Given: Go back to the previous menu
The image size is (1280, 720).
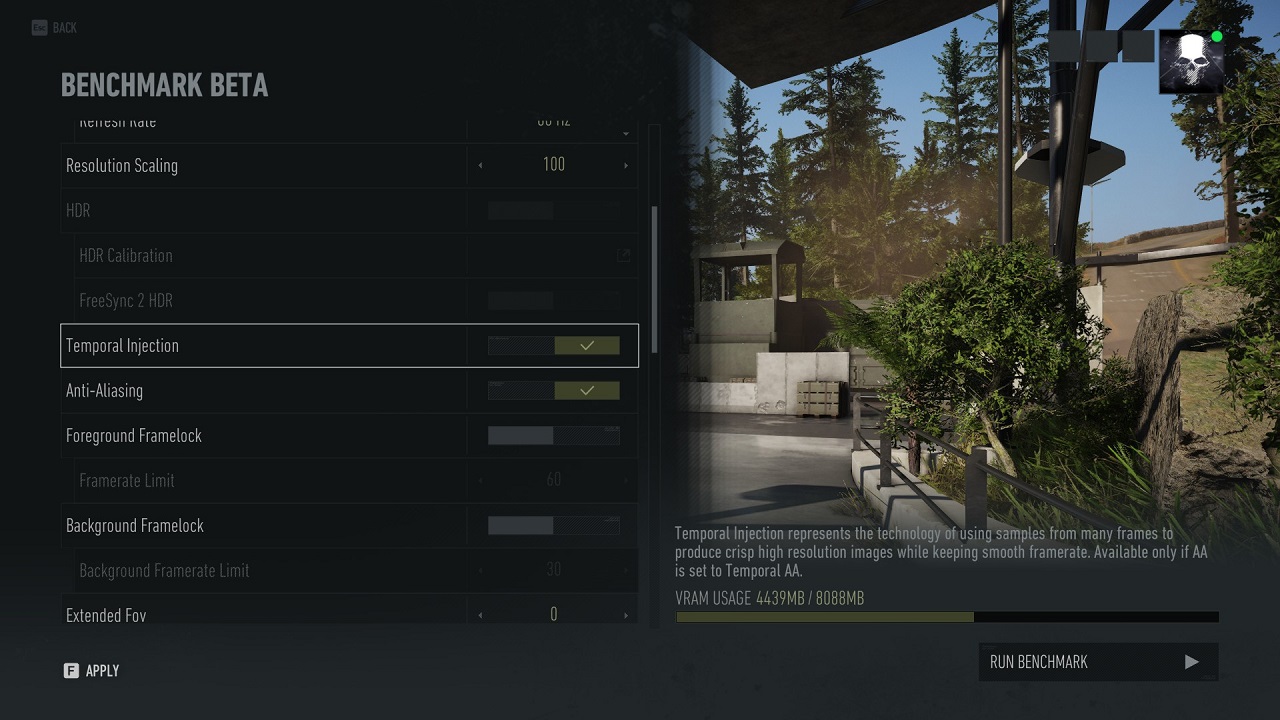Looking at the screenshot, I should (x=54, y=28).
